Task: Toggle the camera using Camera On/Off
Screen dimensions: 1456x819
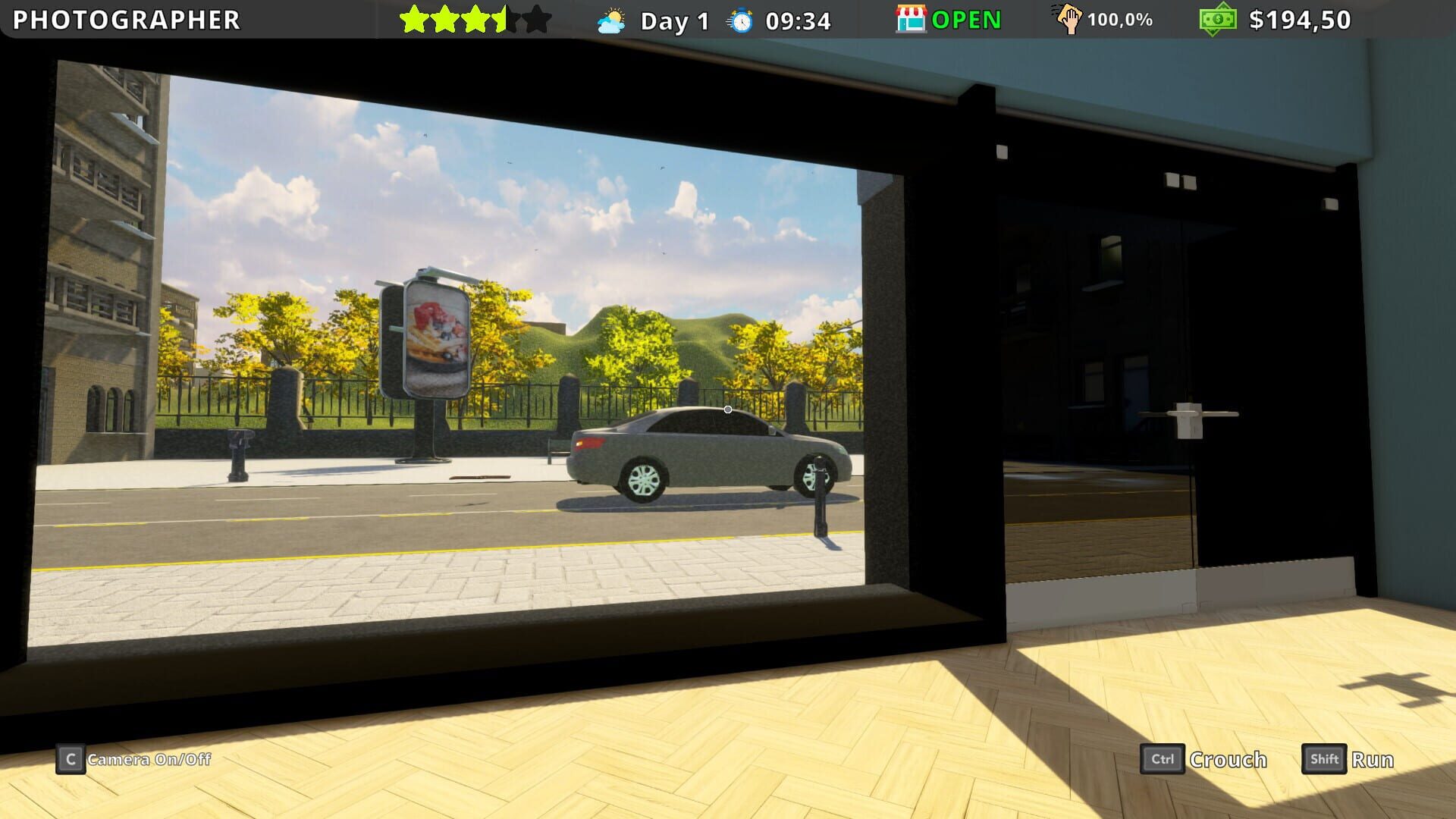Action: (149, 760)
